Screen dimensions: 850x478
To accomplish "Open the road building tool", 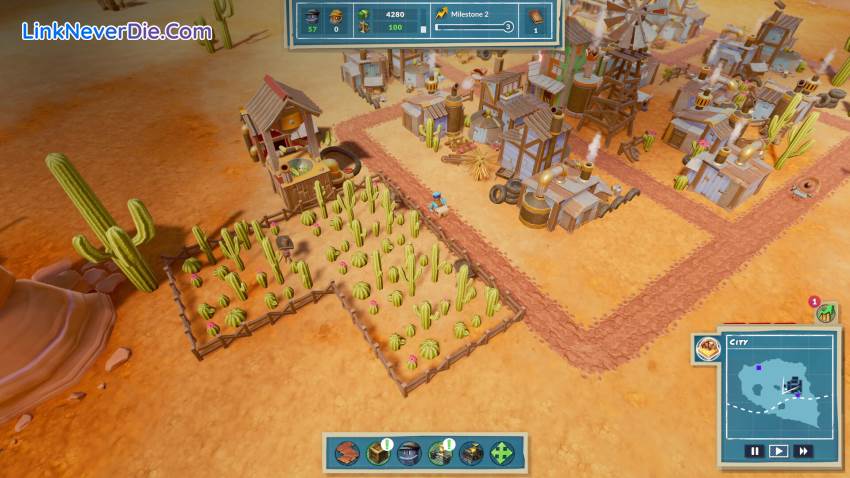I will tap(347, 452).
